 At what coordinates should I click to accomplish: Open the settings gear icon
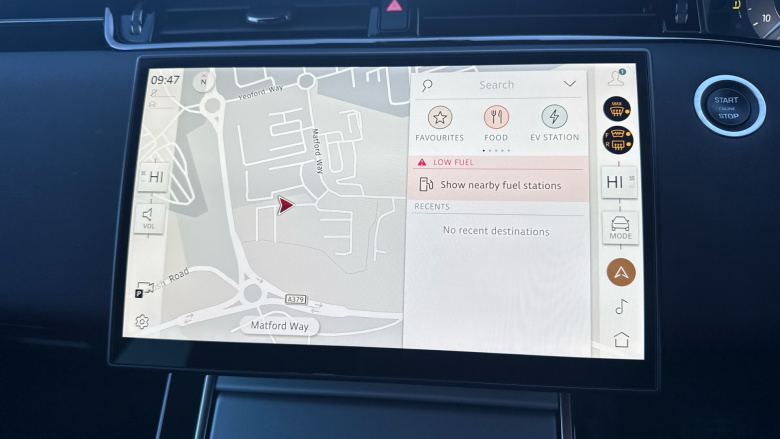point(143,322)
